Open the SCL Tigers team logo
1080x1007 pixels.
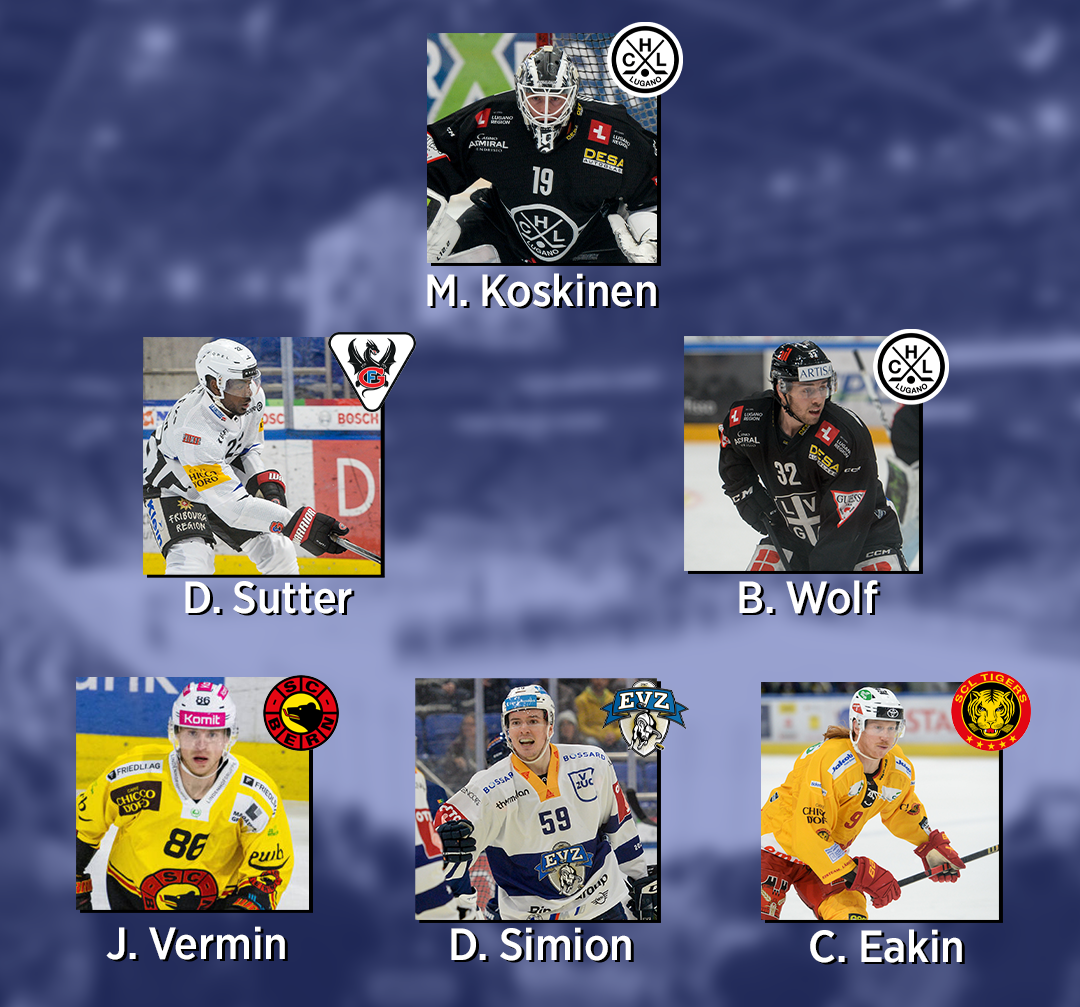[991, 711]
